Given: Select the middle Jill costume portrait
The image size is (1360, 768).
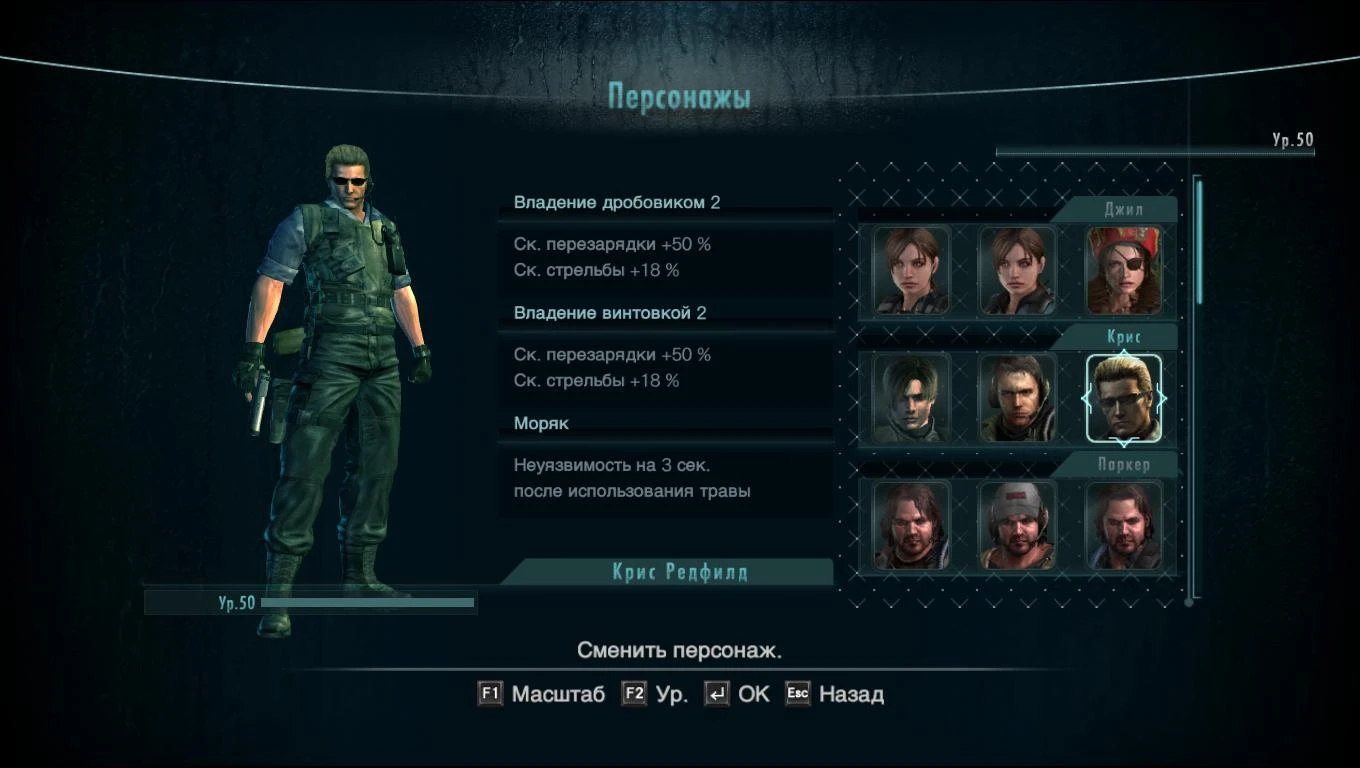Looking at the screenshot, I should pos(1018,270).
